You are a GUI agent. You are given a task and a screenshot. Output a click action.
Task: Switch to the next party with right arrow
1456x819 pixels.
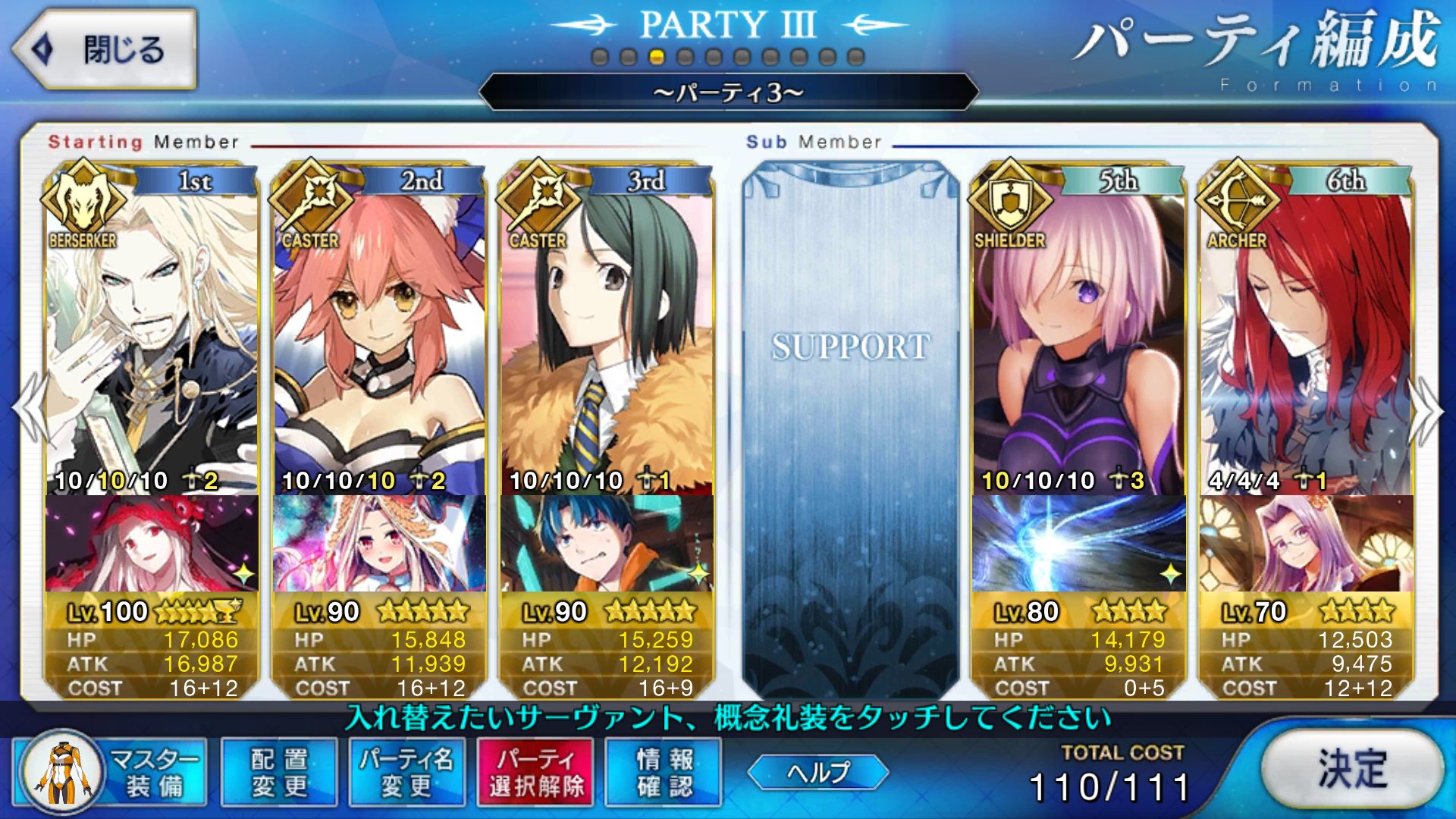click(x=1426, y=409)
